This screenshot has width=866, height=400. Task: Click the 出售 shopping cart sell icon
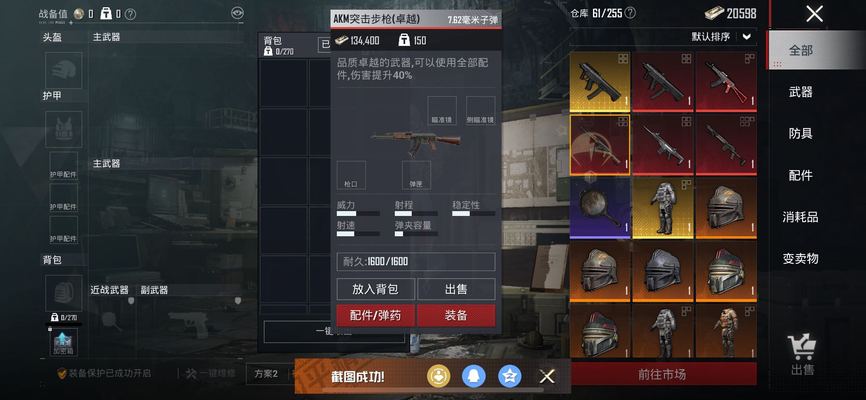pos(802,354)
